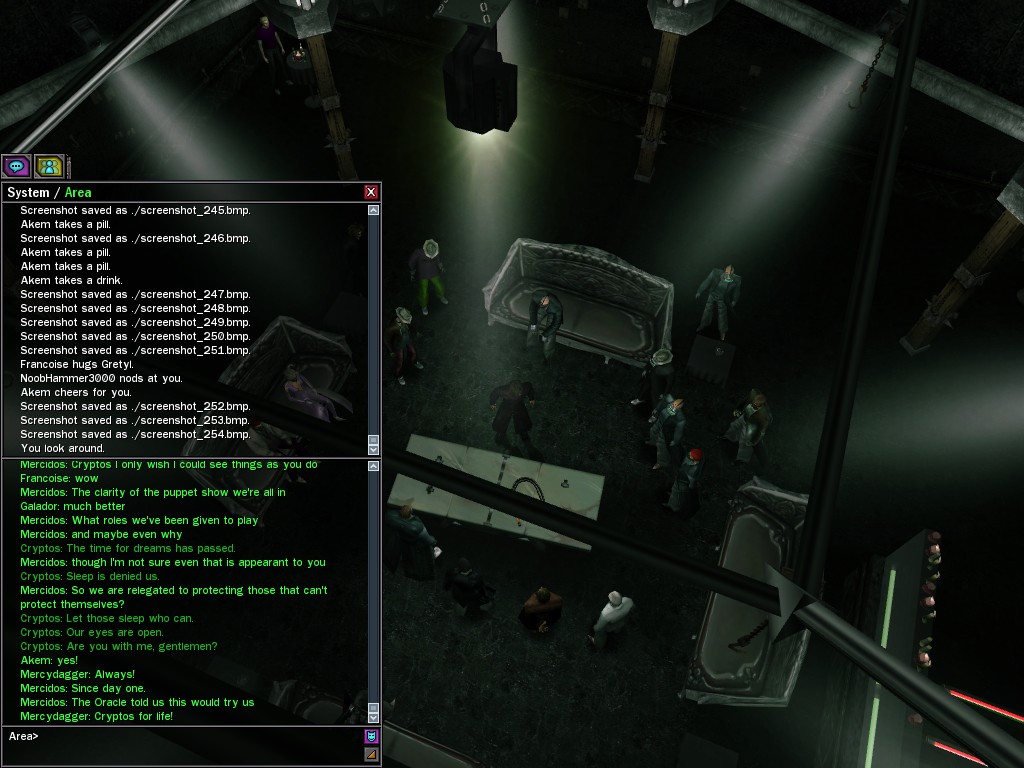Click the orange triangle resize button
The height and width of the screenshot is (768, 1024).
371,755
